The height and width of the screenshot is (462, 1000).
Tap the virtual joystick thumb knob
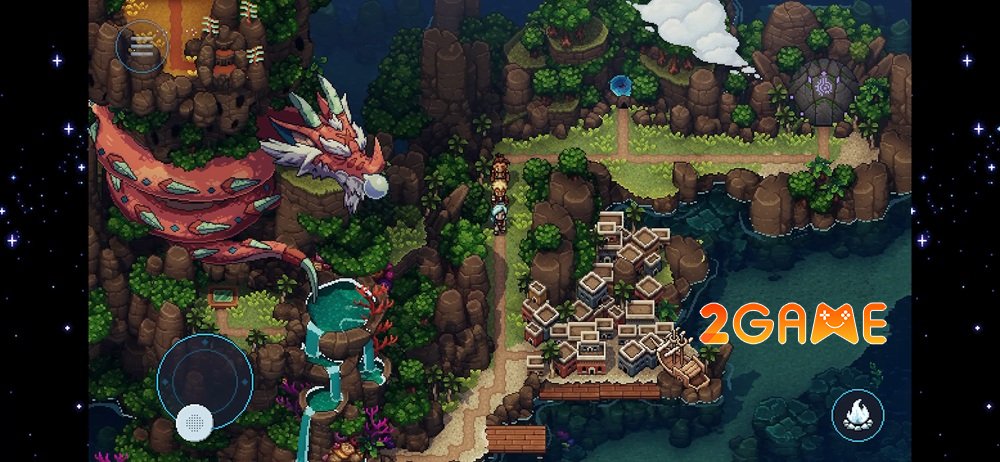tap(193, 423)
